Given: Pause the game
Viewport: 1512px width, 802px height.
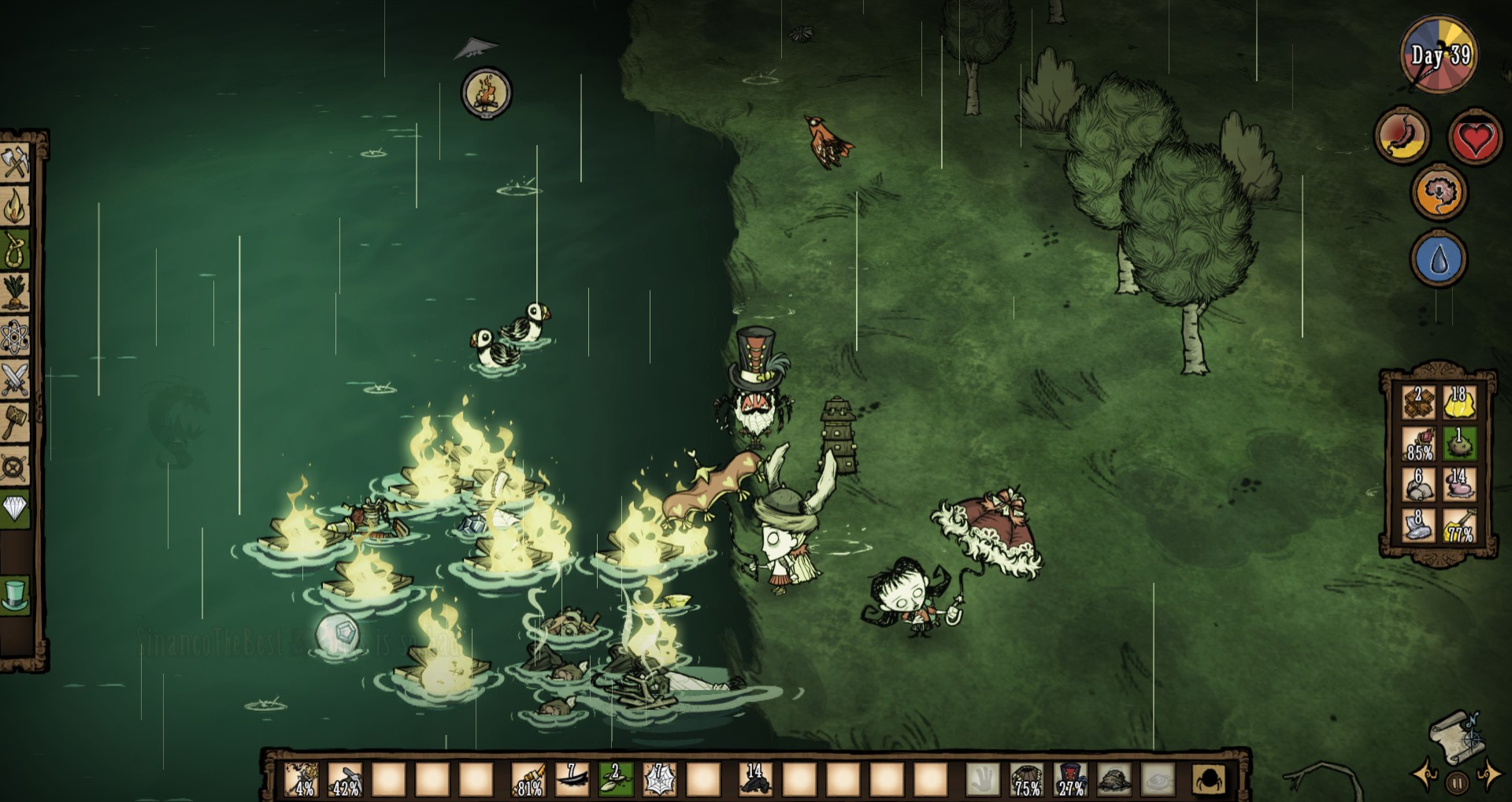Looking at the screenshot, I should pos(1457,782).
